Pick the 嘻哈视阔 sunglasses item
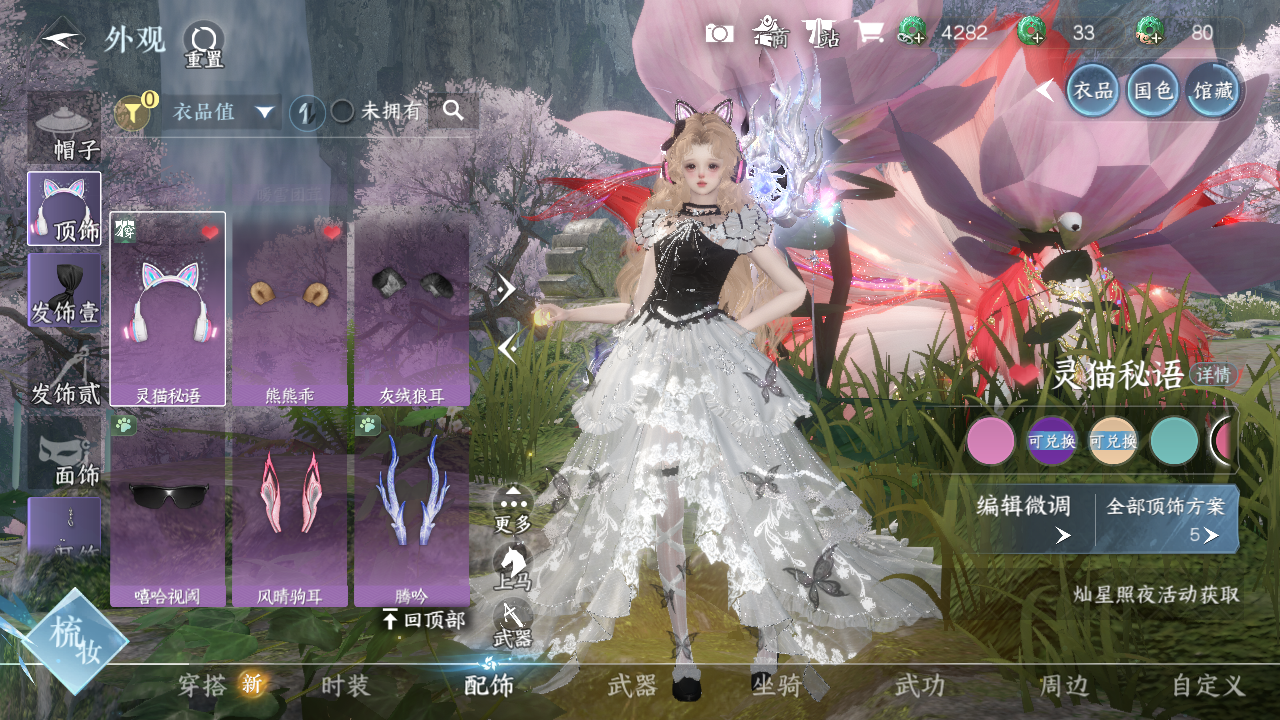This screenshot has width=1280, height=720. click(169, 510)
